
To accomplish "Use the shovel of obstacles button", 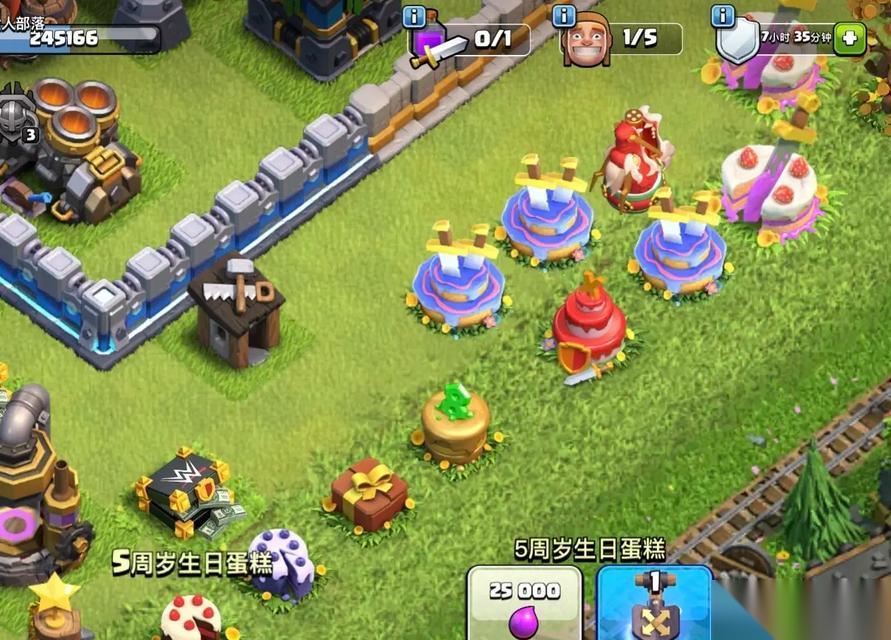I will coord(654,605).
